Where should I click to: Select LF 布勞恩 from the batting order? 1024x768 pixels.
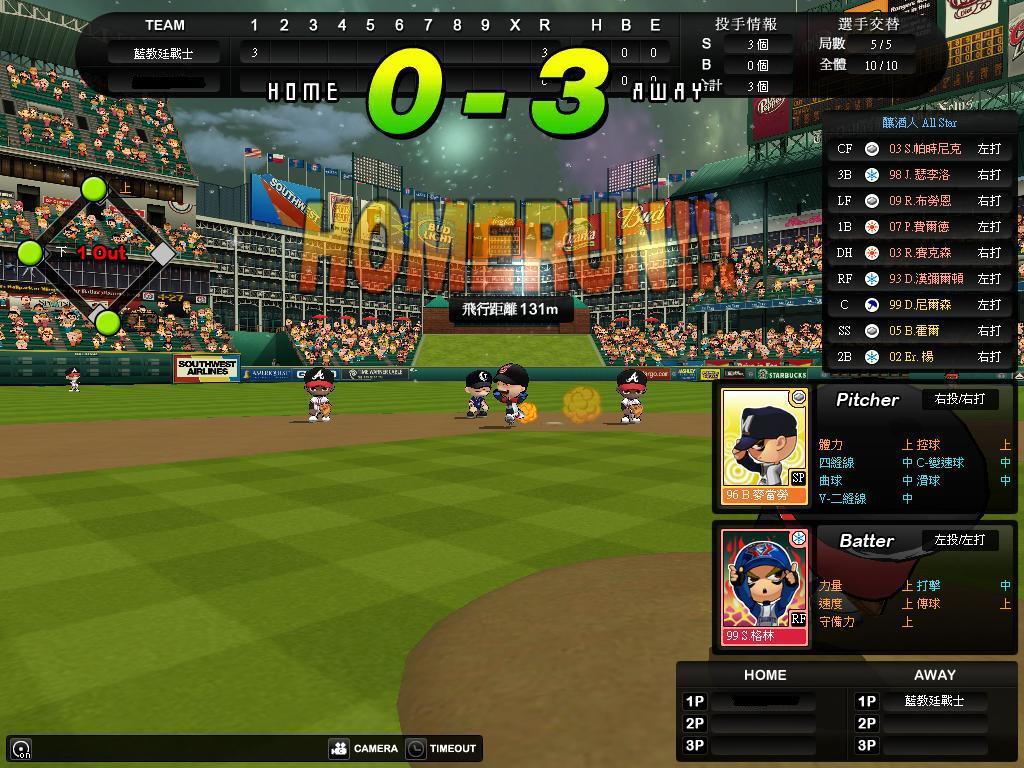coord(919,201)
